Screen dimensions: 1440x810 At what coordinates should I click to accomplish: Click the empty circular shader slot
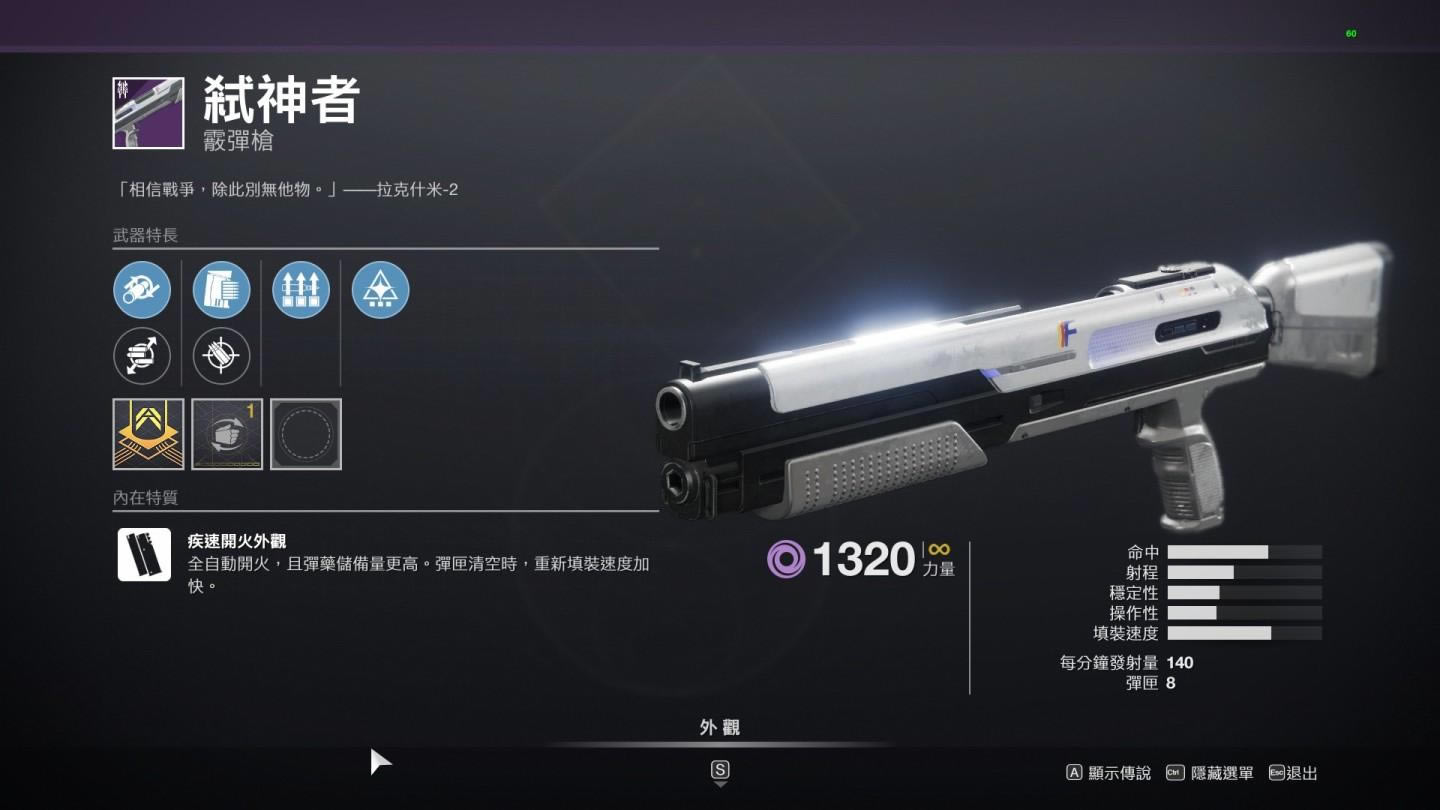pos(307,433)
